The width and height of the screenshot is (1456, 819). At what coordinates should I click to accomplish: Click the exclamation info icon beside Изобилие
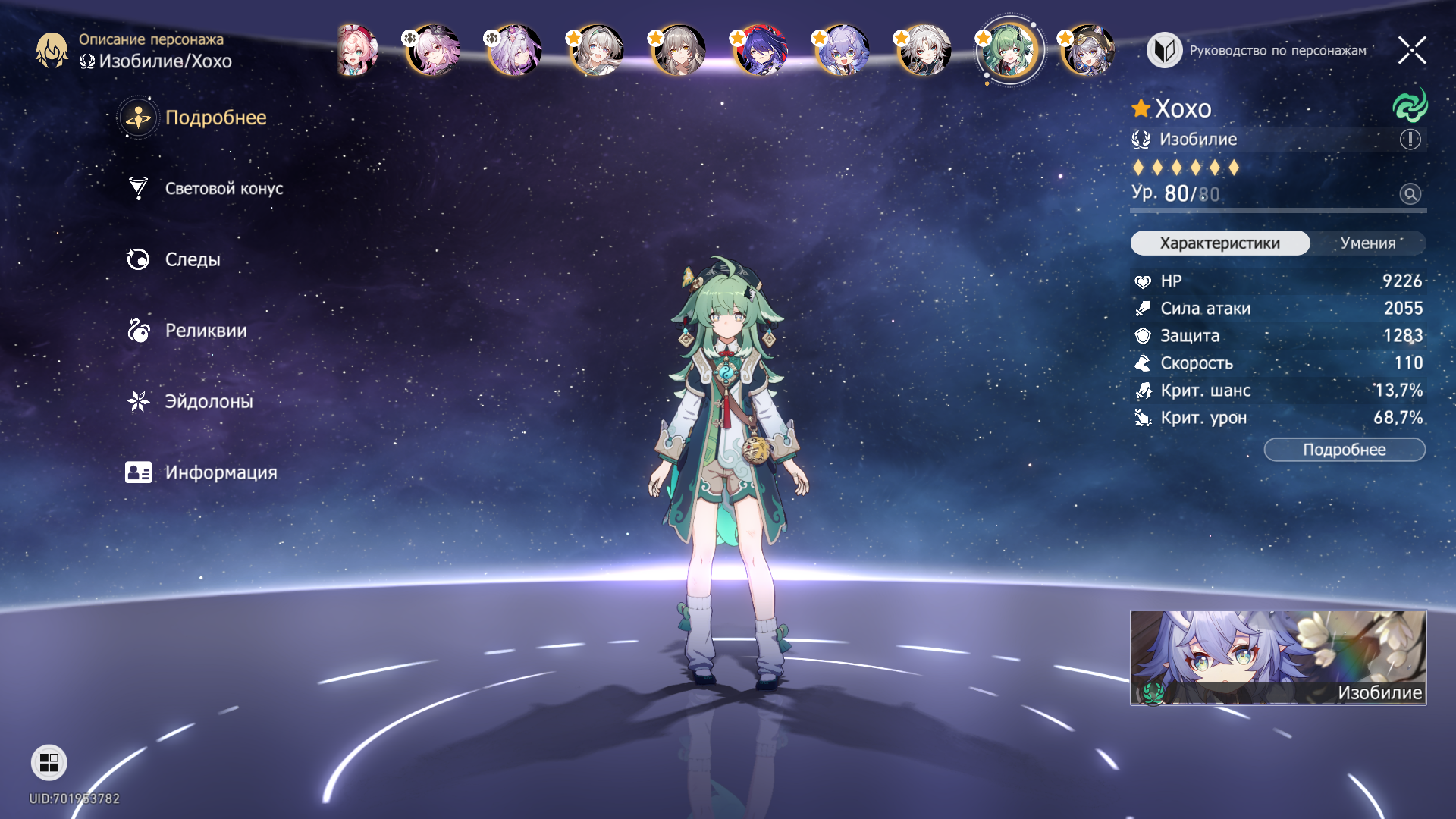1410,140
